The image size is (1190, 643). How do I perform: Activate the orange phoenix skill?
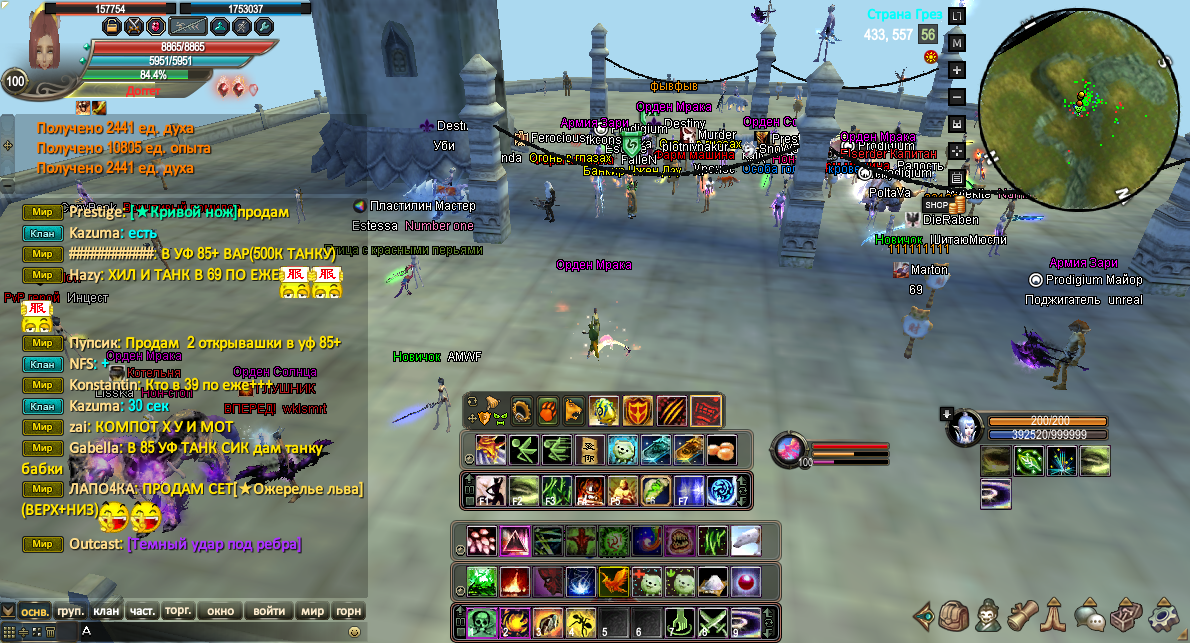click(614, 581)
